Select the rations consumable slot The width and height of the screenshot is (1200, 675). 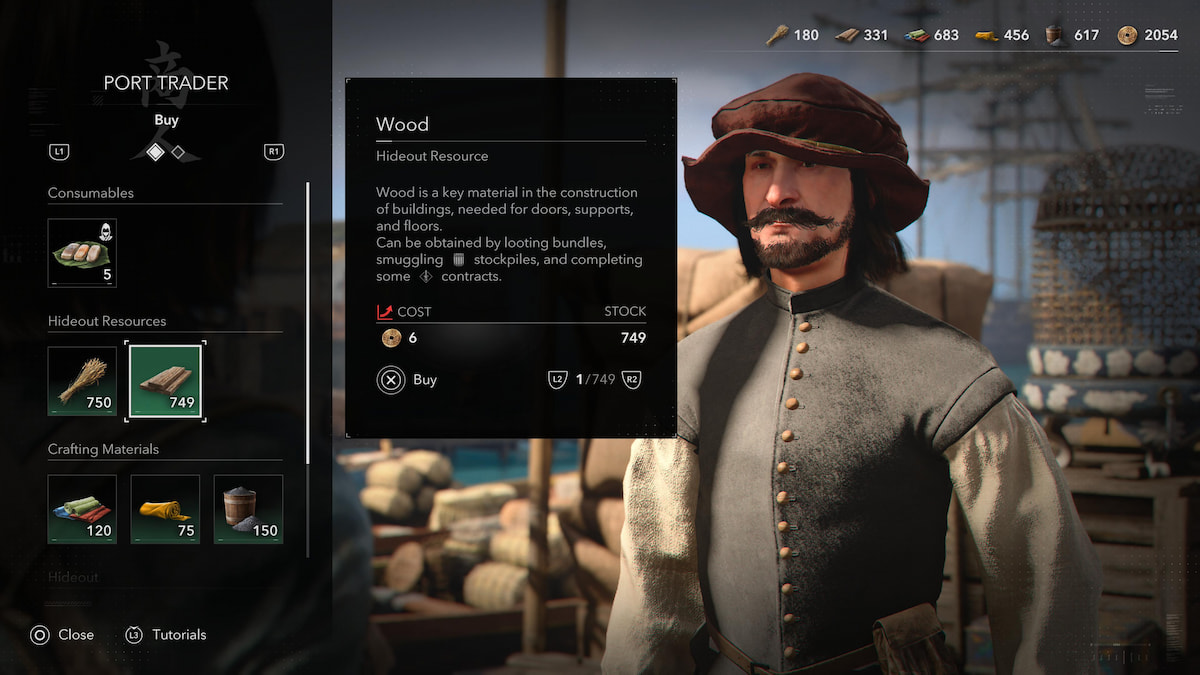pyautogui.click(x=82, y=253)
